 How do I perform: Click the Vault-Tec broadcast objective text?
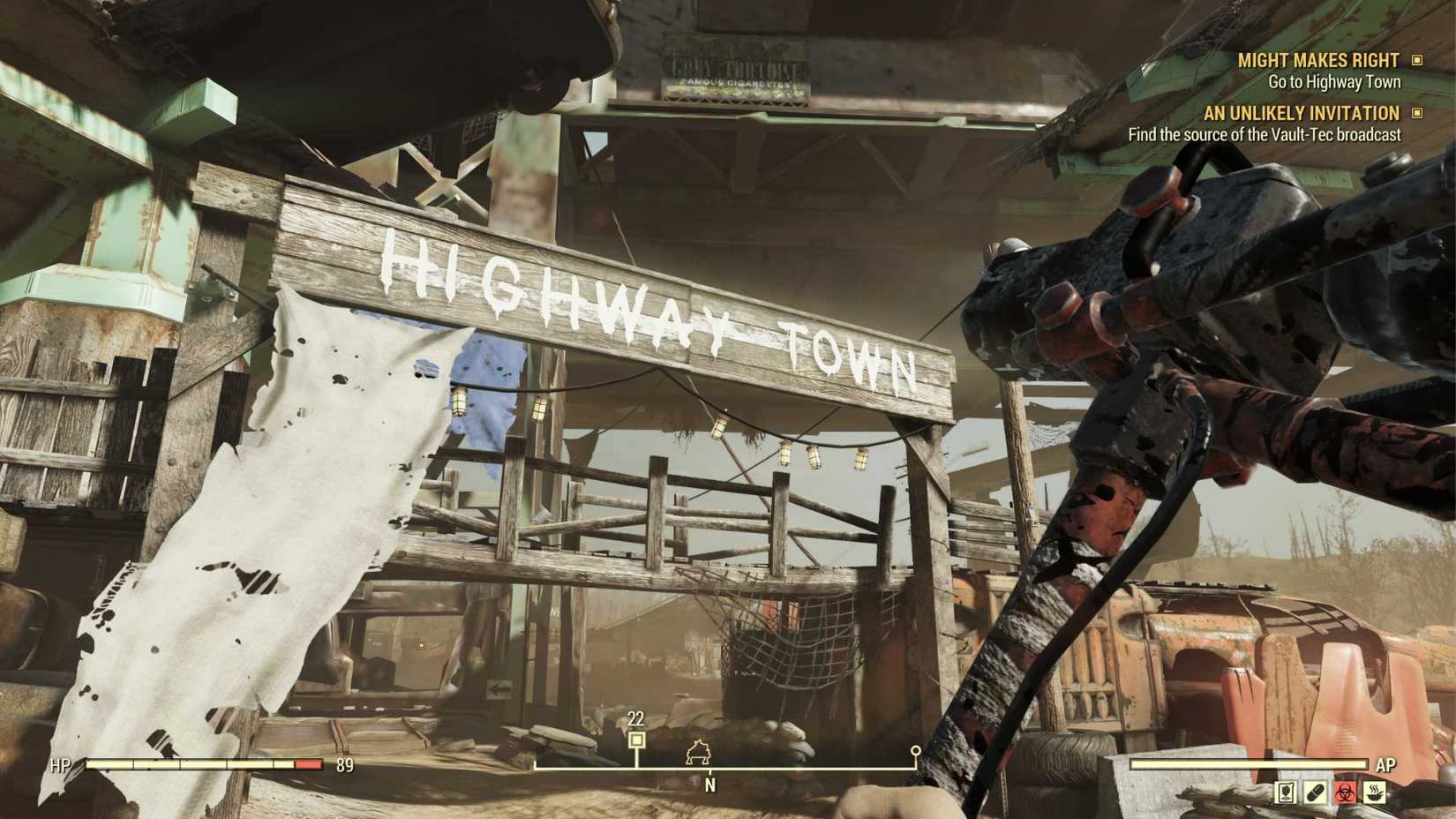tap(1264, 135)
